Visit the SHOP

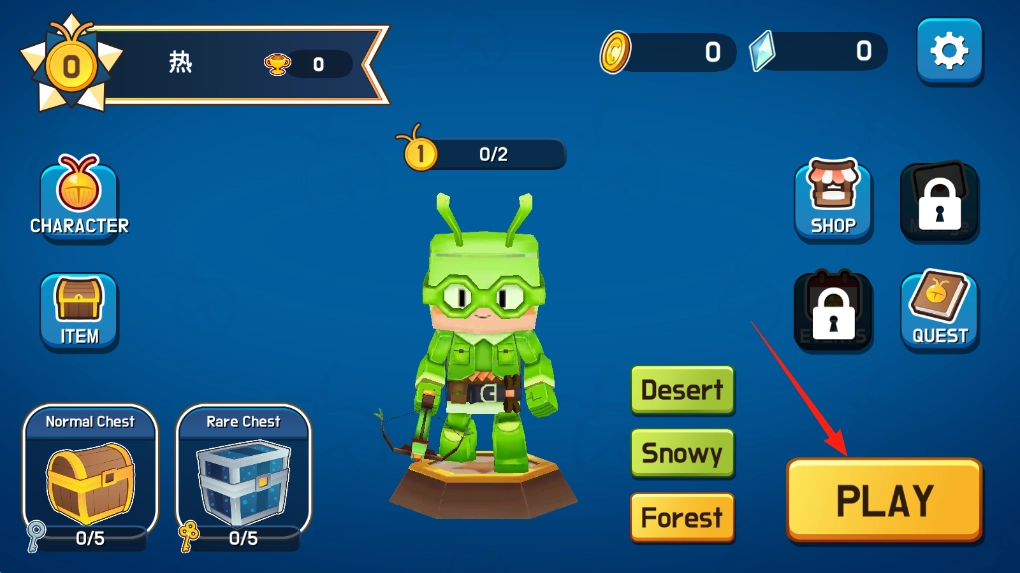click(x=833, y=200)
